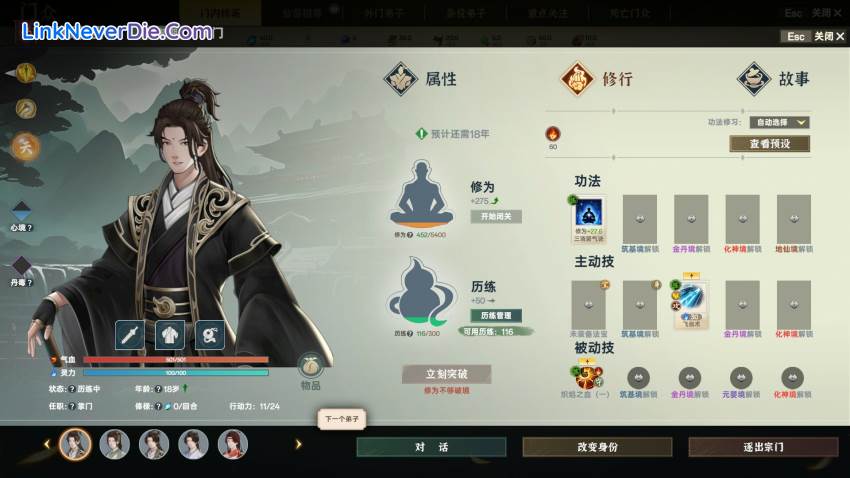Select the blue sword active skill card
This screenshot has width=850, height=478.
tap(691, 300)
